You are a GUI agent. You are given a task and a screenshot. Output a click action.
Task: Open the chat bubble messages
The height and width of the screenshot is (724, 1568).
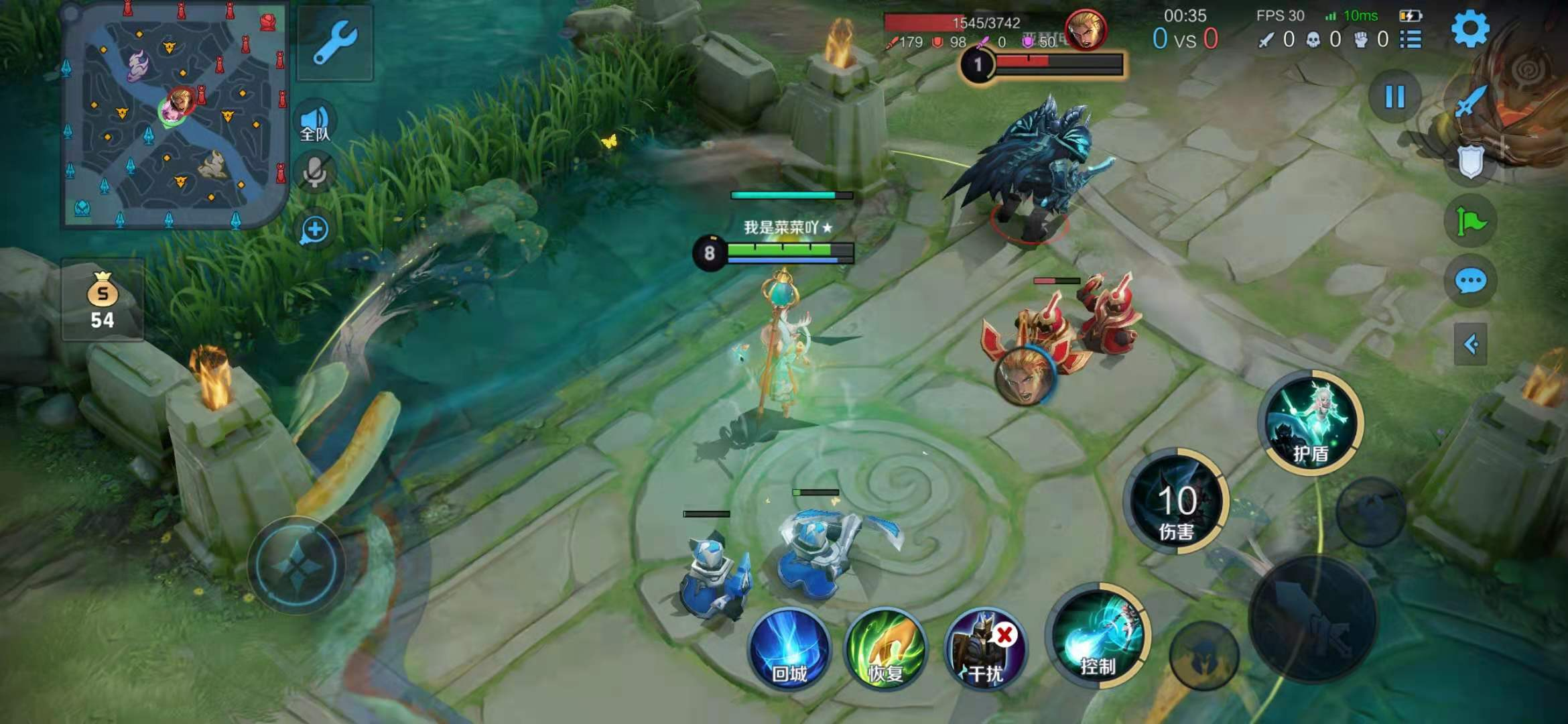(1471, 282)
